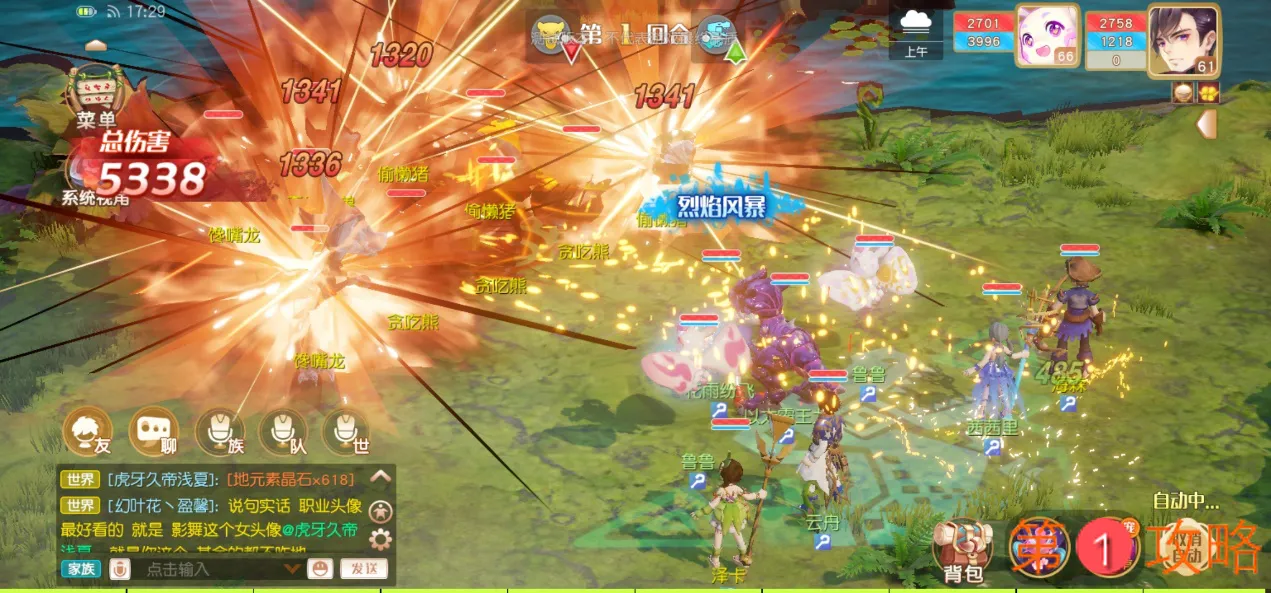Send the chat message with 发送
This screenshot has height=593, width=1271.
[x=363, y=569]
